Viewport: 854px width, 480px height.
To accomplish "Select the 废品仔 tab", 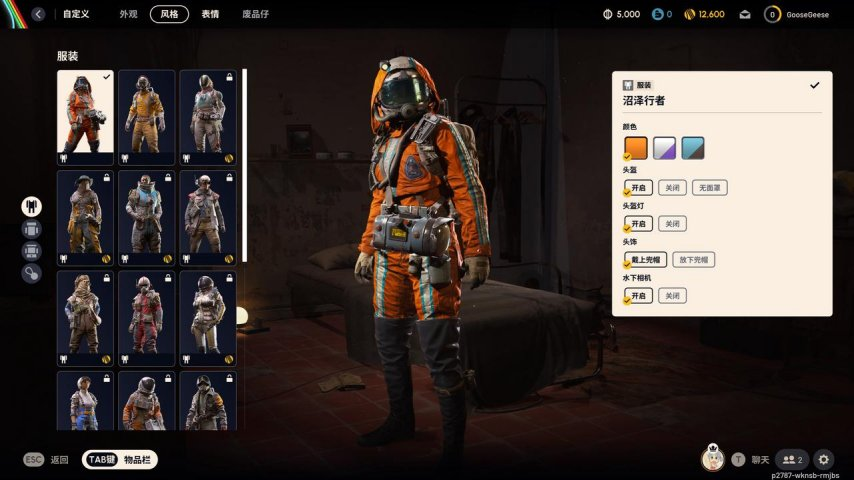I will pos(255,14).
